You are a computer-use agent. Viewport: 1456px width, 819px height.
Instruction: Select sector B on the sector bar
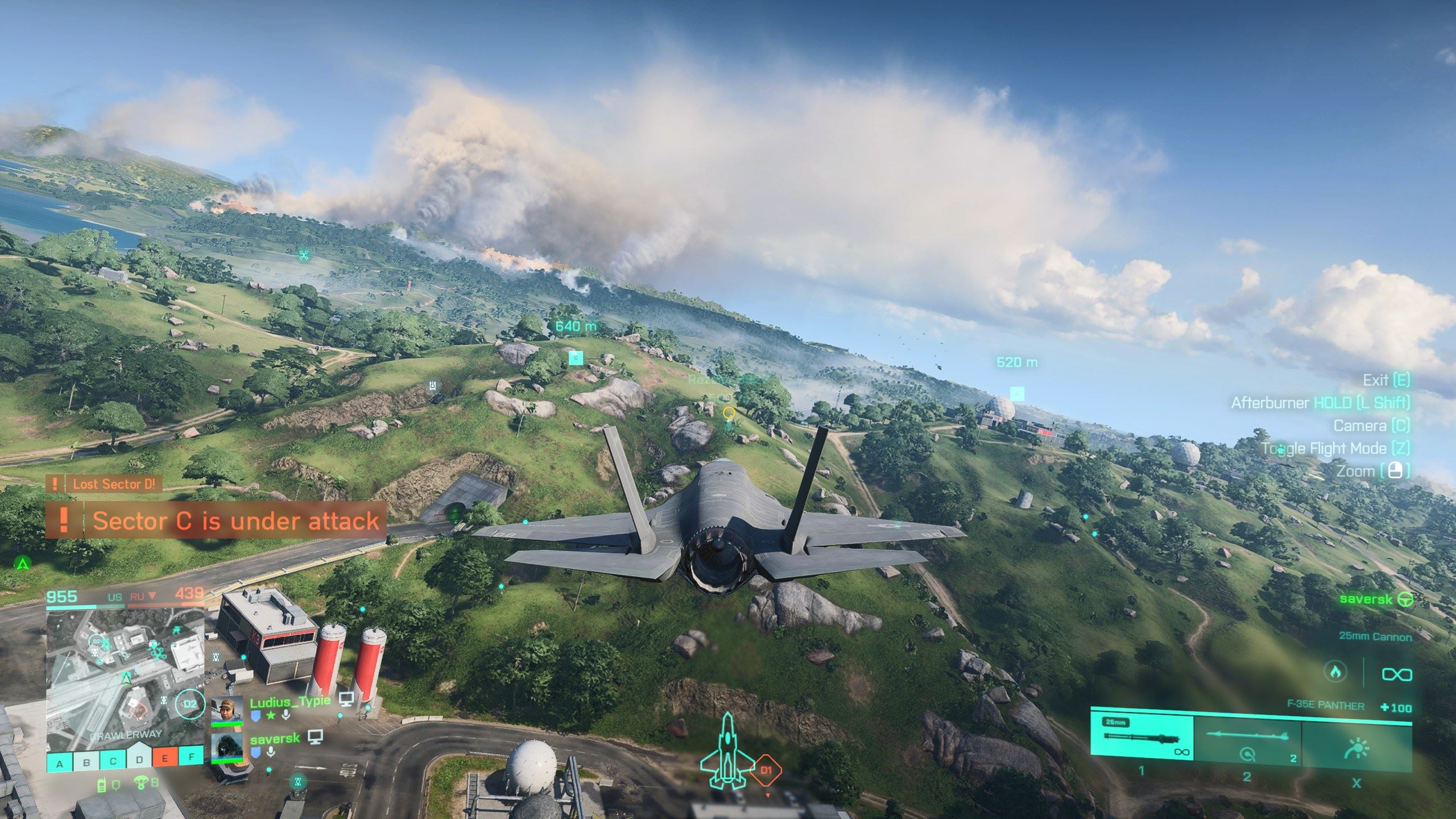[86, 763]
